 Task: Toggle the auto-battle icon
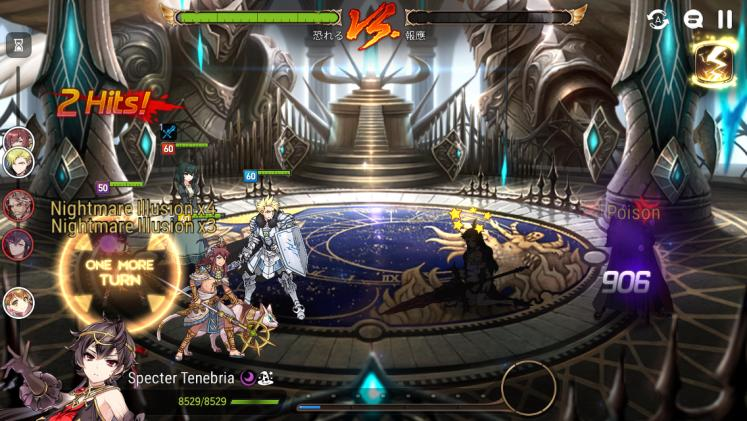tap(657, 18)
